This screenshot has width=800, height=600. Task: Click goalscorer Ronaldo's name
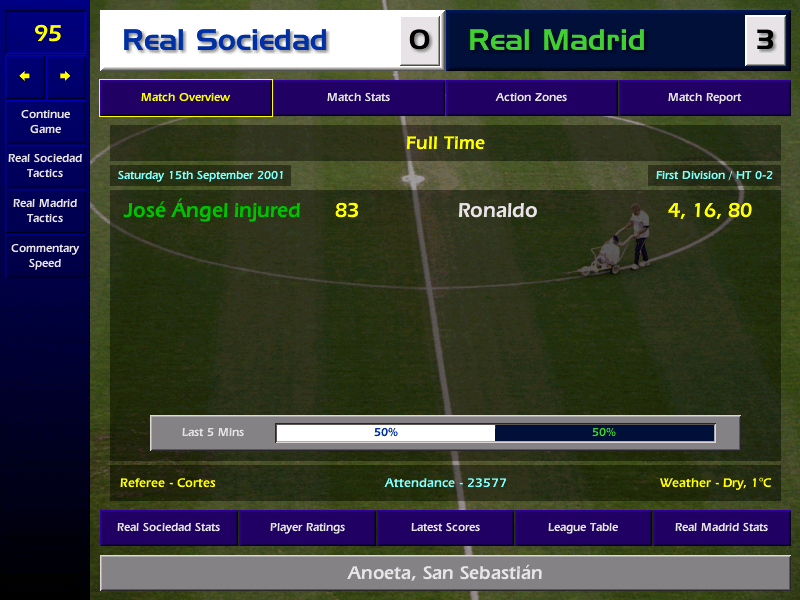(497, 210)
